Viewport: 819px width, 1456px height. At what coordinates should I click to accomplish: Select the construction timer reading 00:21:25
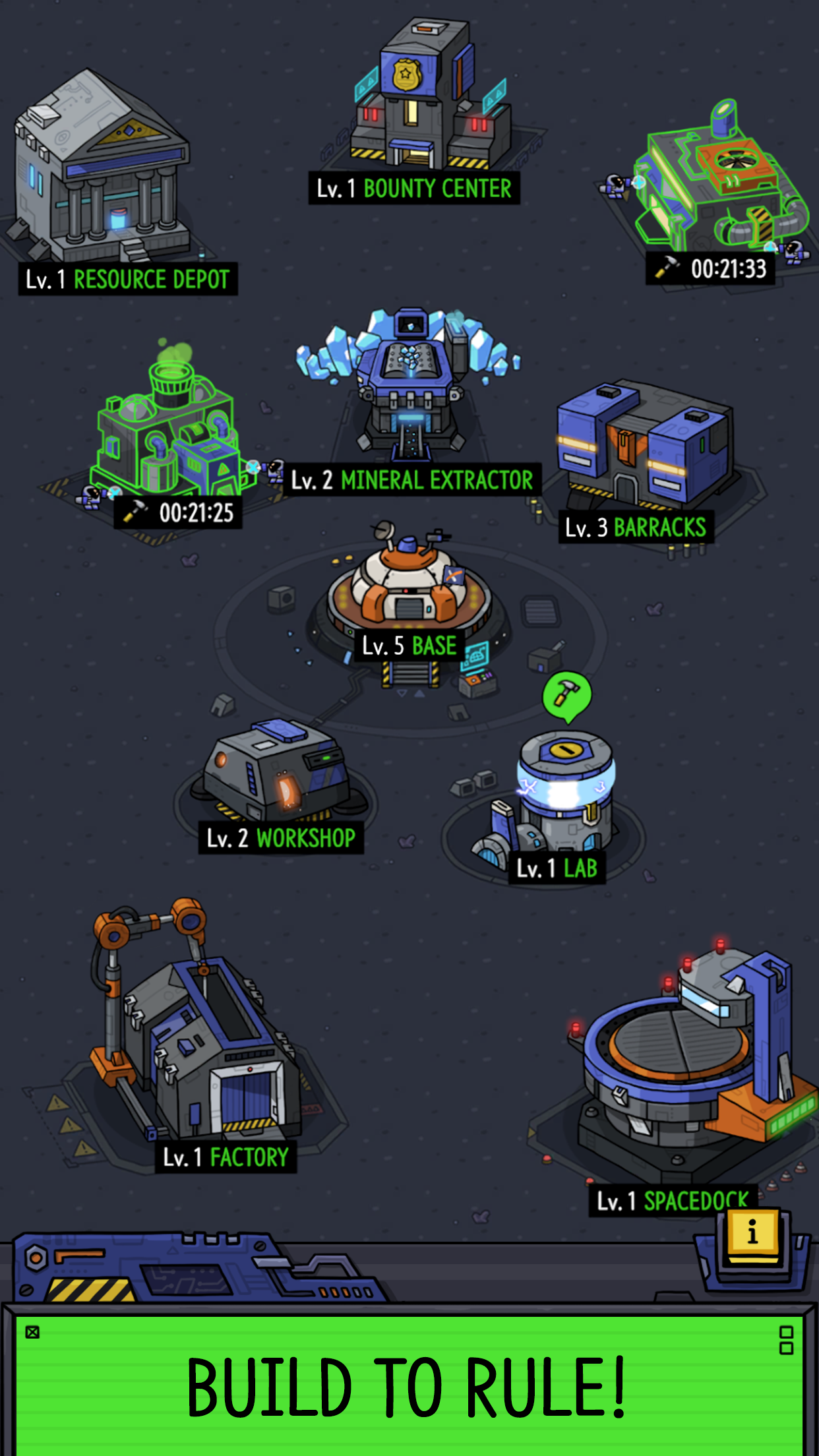[178, 513]
